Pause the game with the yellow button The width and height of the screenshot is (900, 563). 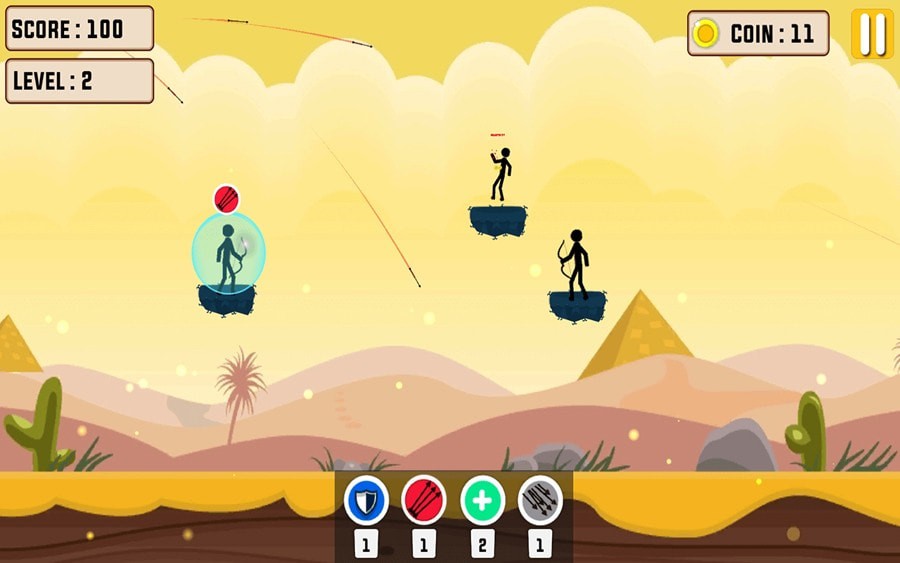(872, 34)
